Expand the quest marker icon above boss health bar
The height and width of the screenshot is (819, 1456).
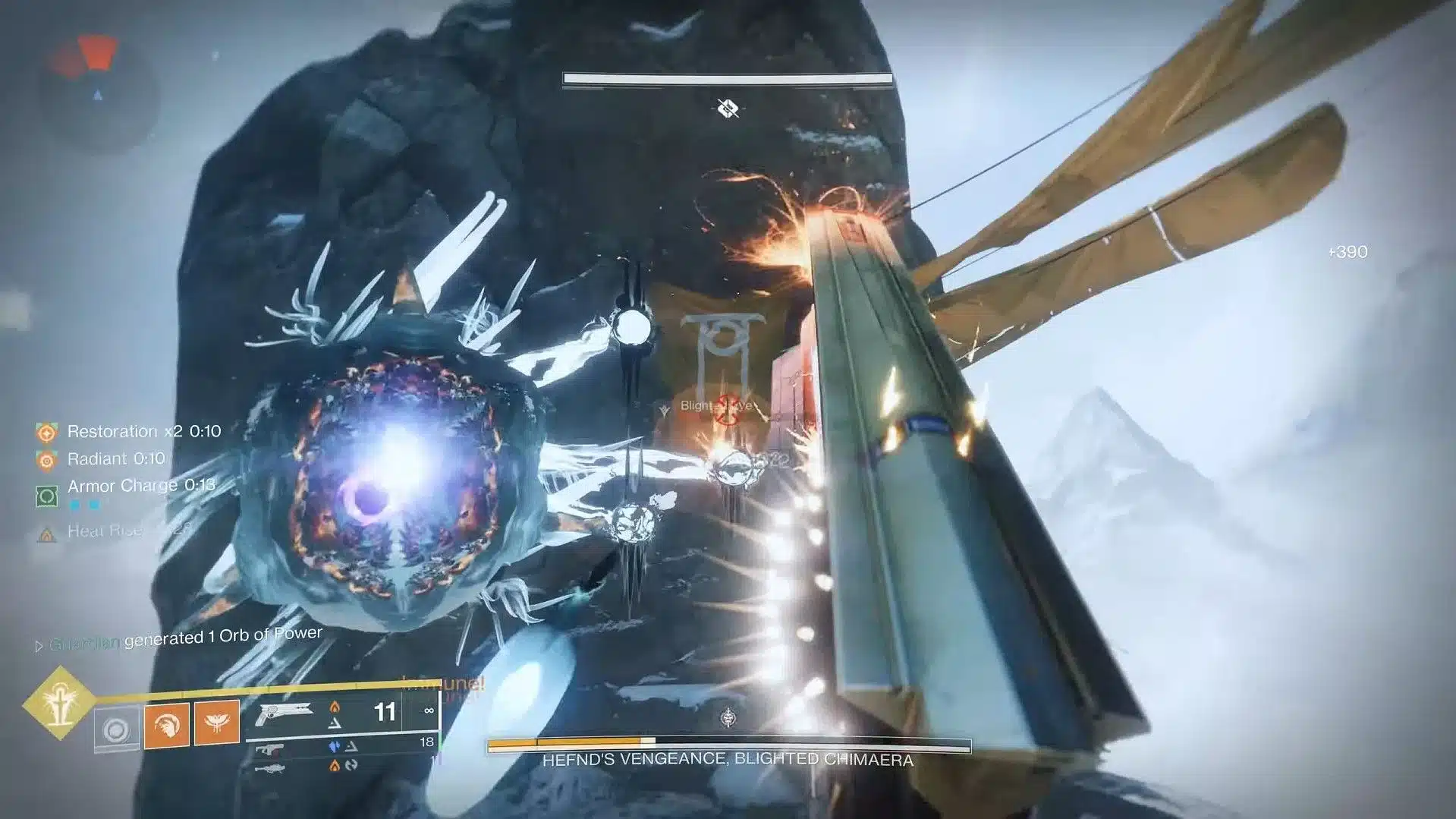[728, 715]
